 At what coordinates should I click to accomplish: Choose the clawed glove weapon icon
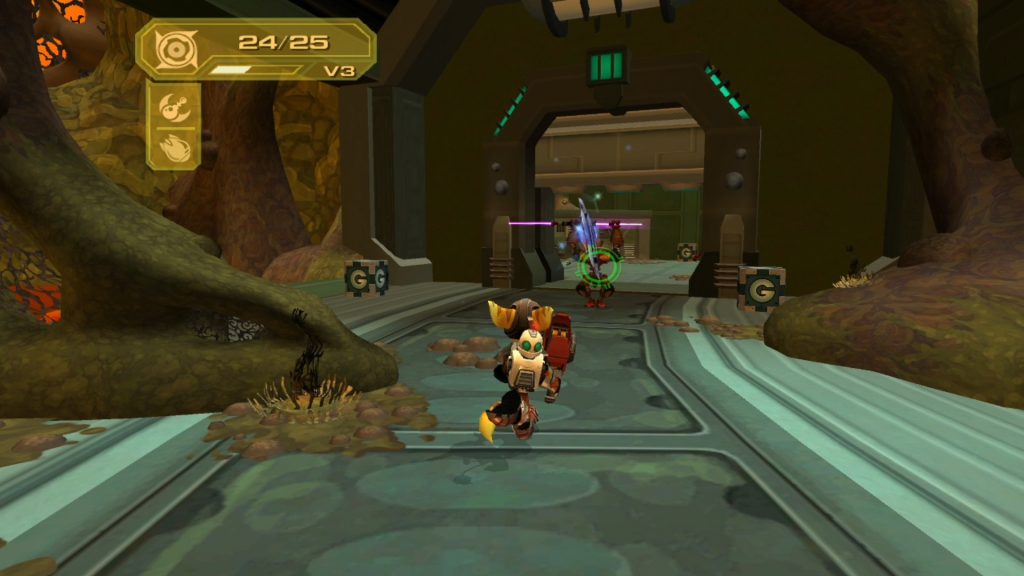click(x=173, y=145)
